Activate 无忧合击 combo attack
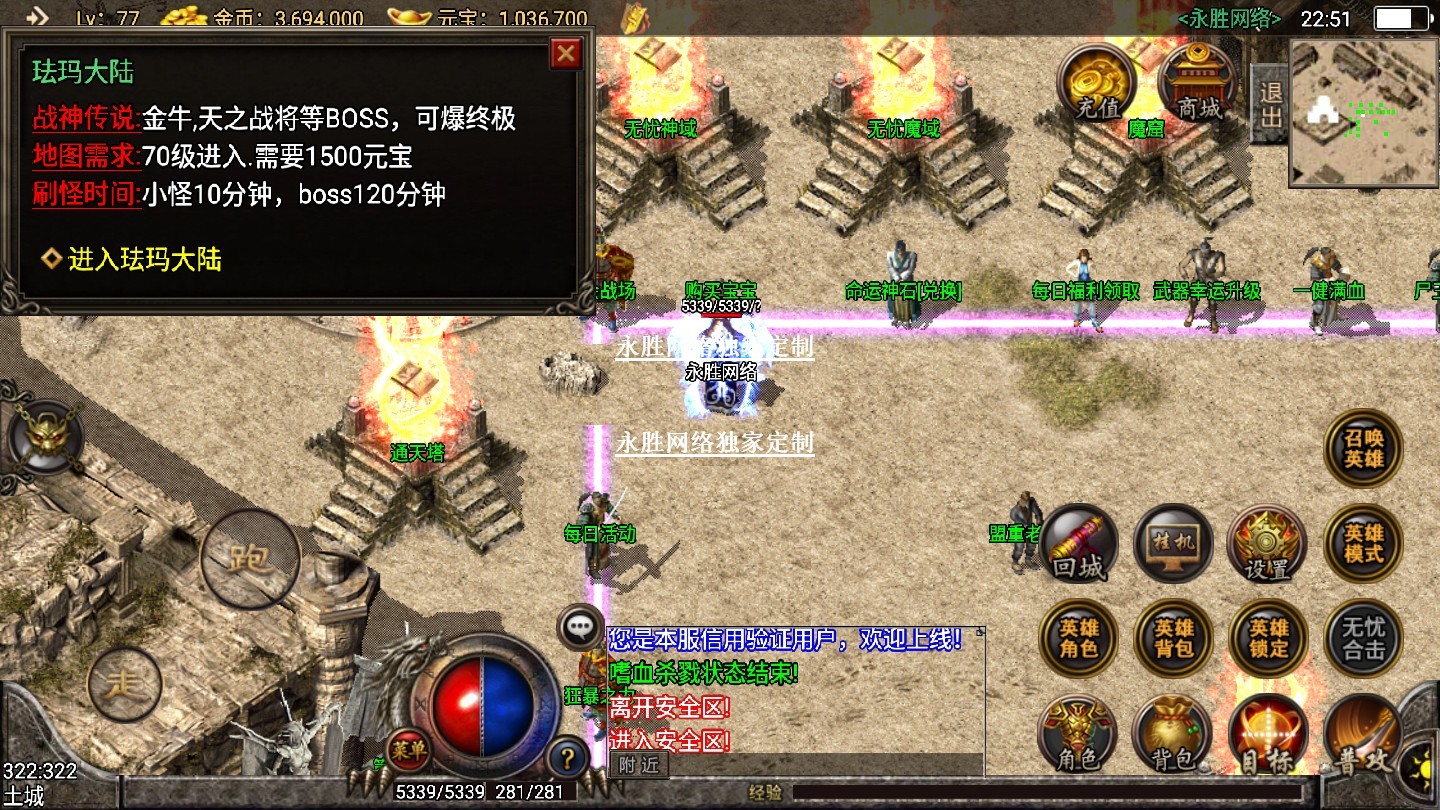Image resolution: width=1440 pixels, height=810 pixels. [x=1363, y=639]
